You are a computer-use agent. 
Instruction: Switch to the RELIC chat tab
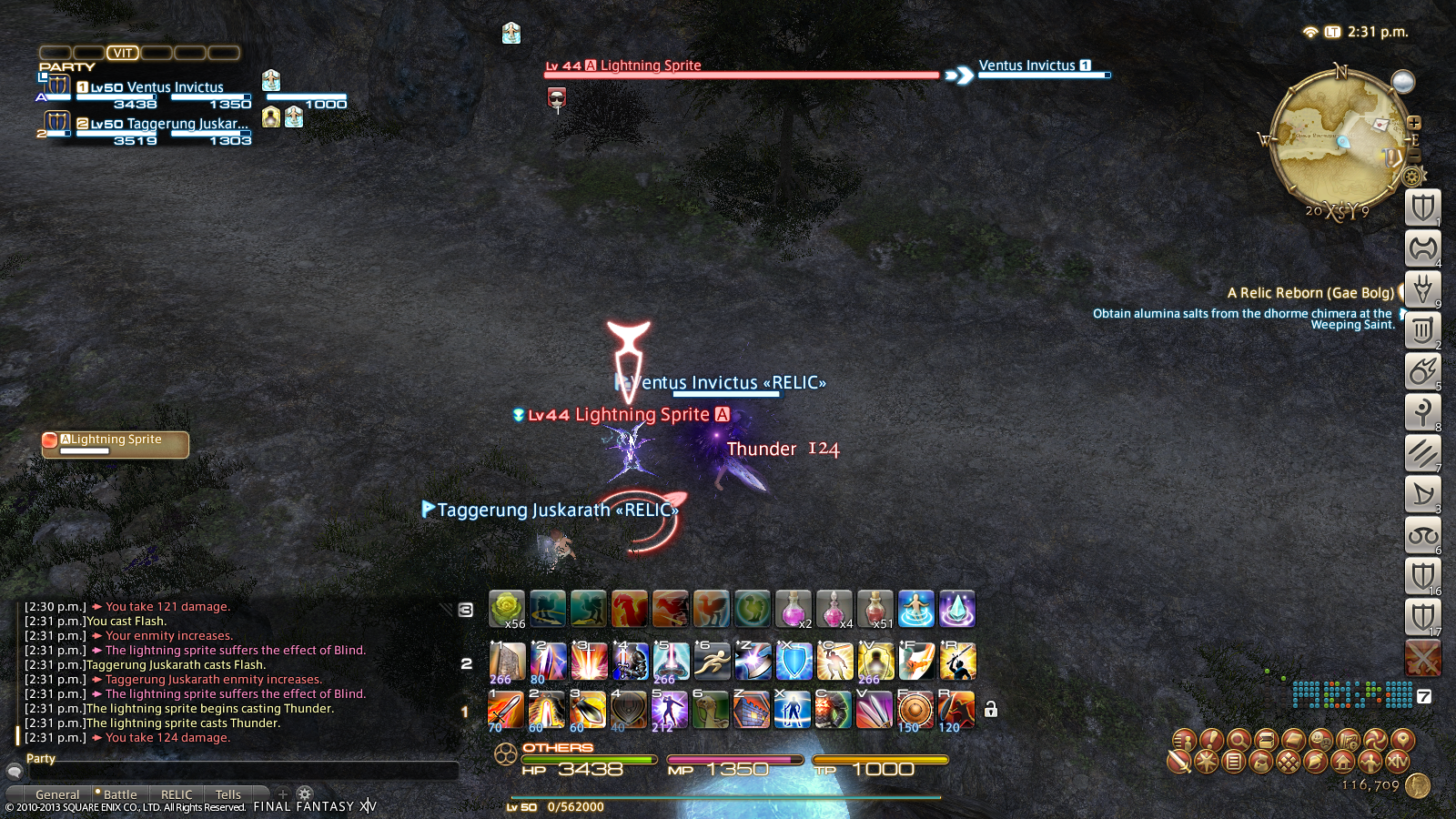(x=177, y=794)
